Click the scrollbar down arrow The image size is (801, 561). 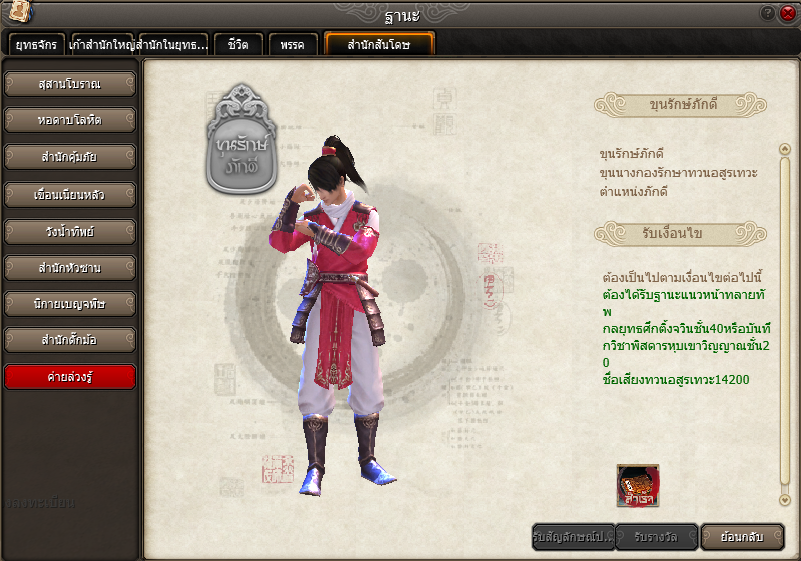(785, 499)
